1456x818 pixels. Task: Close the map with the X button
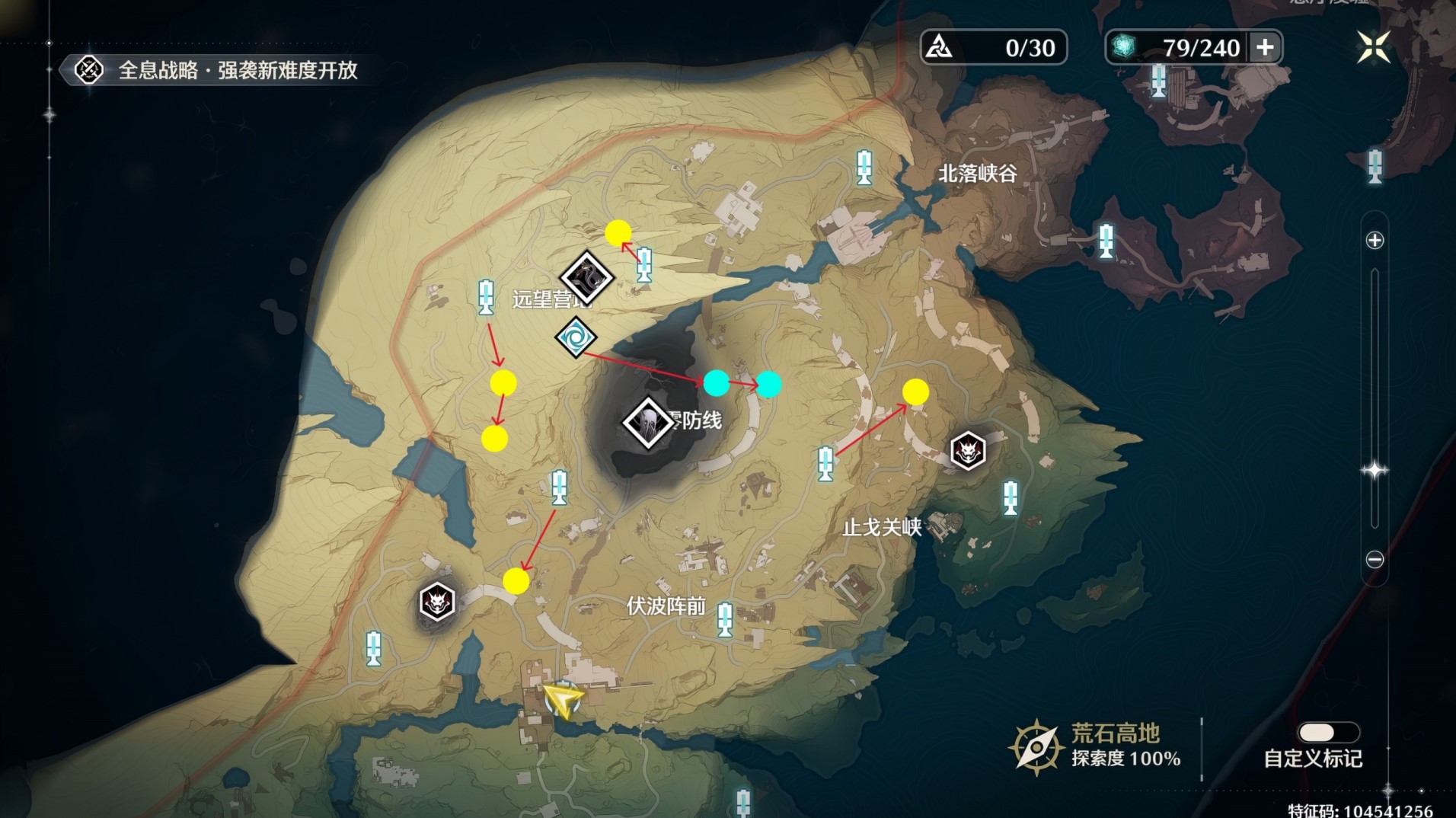click(x=1373, y=47)
